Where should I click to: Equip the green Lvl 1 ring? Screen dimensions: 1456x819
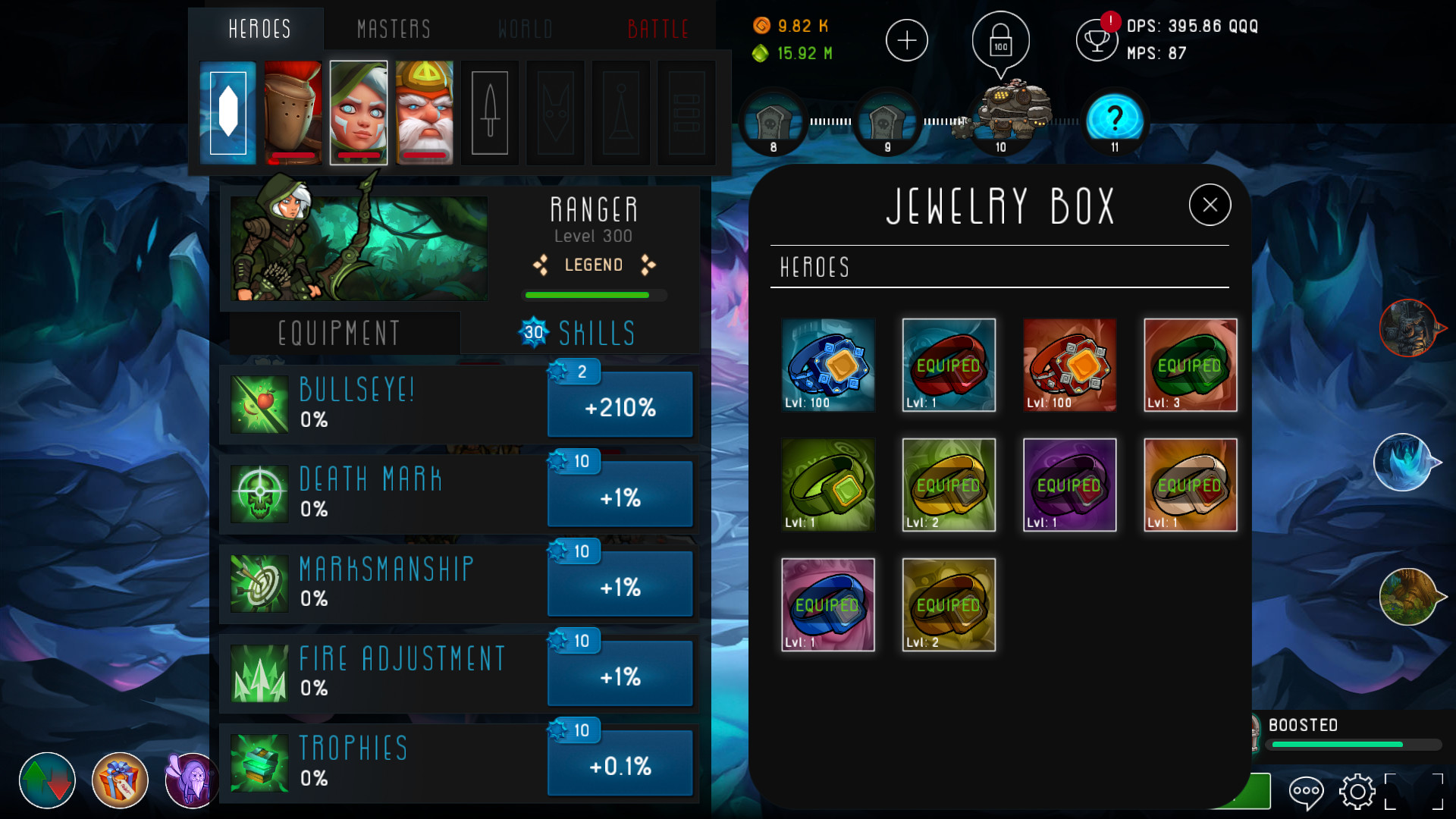[x=828, y=485]
